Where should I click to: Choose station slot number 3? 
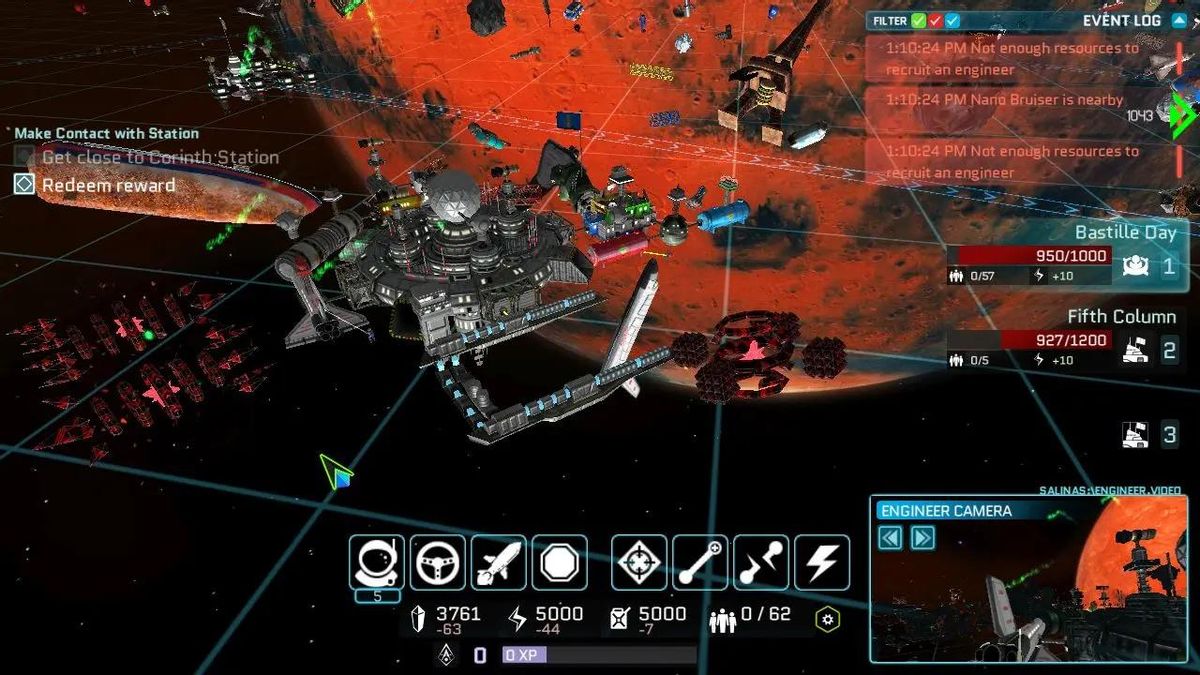(1151, 434)
